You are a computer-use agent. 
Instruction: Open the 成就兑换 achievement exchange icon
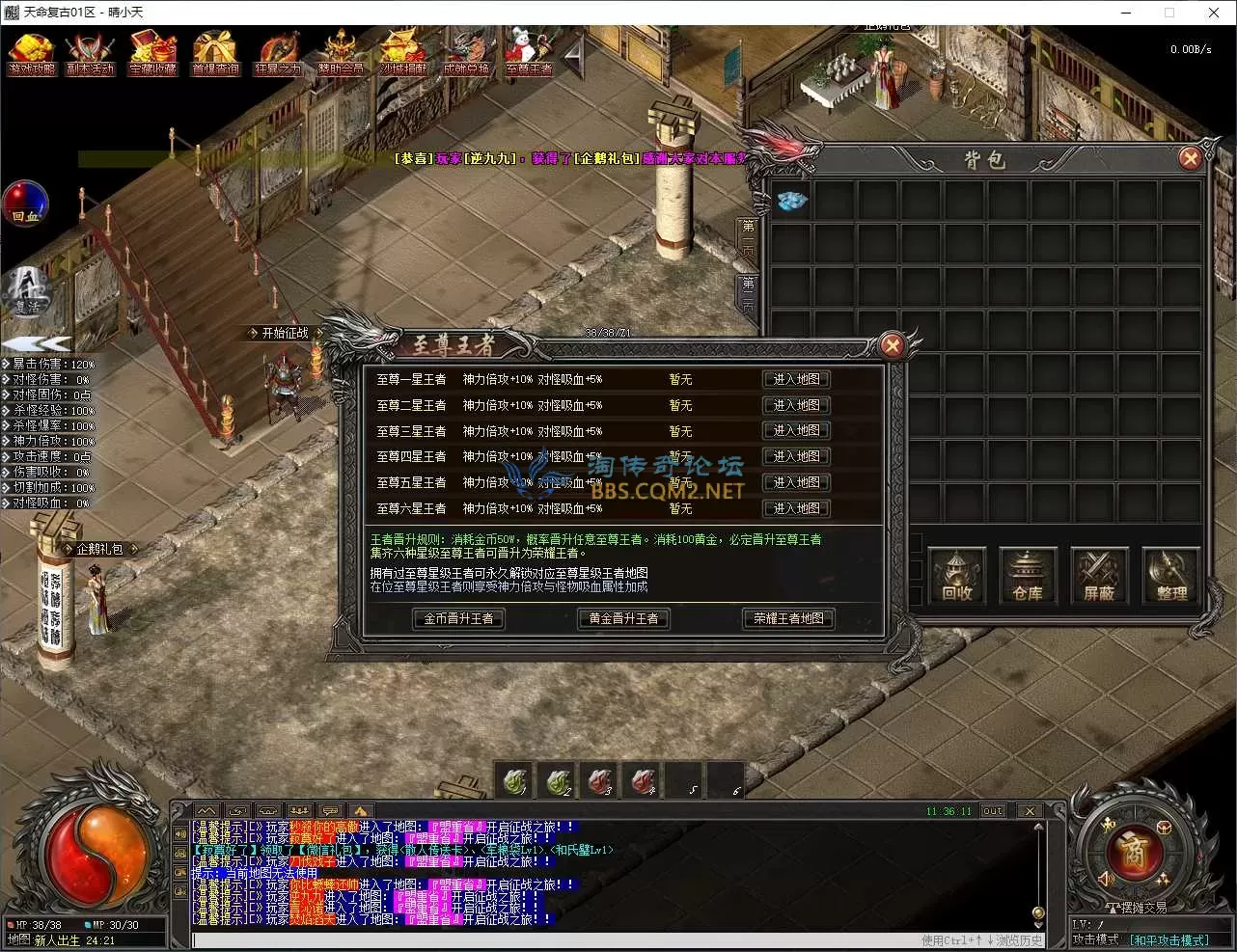[466, 54]
